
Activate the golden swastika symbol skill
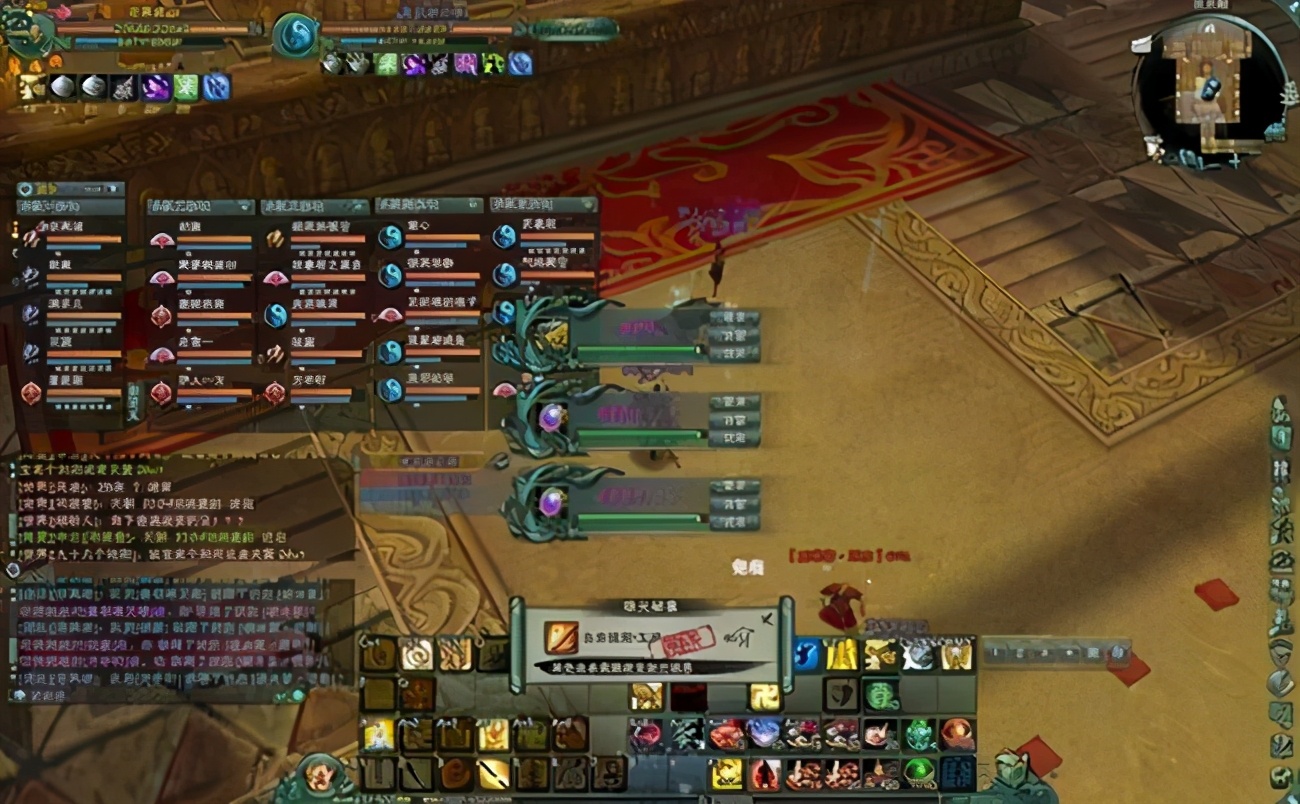coord(763,696)
